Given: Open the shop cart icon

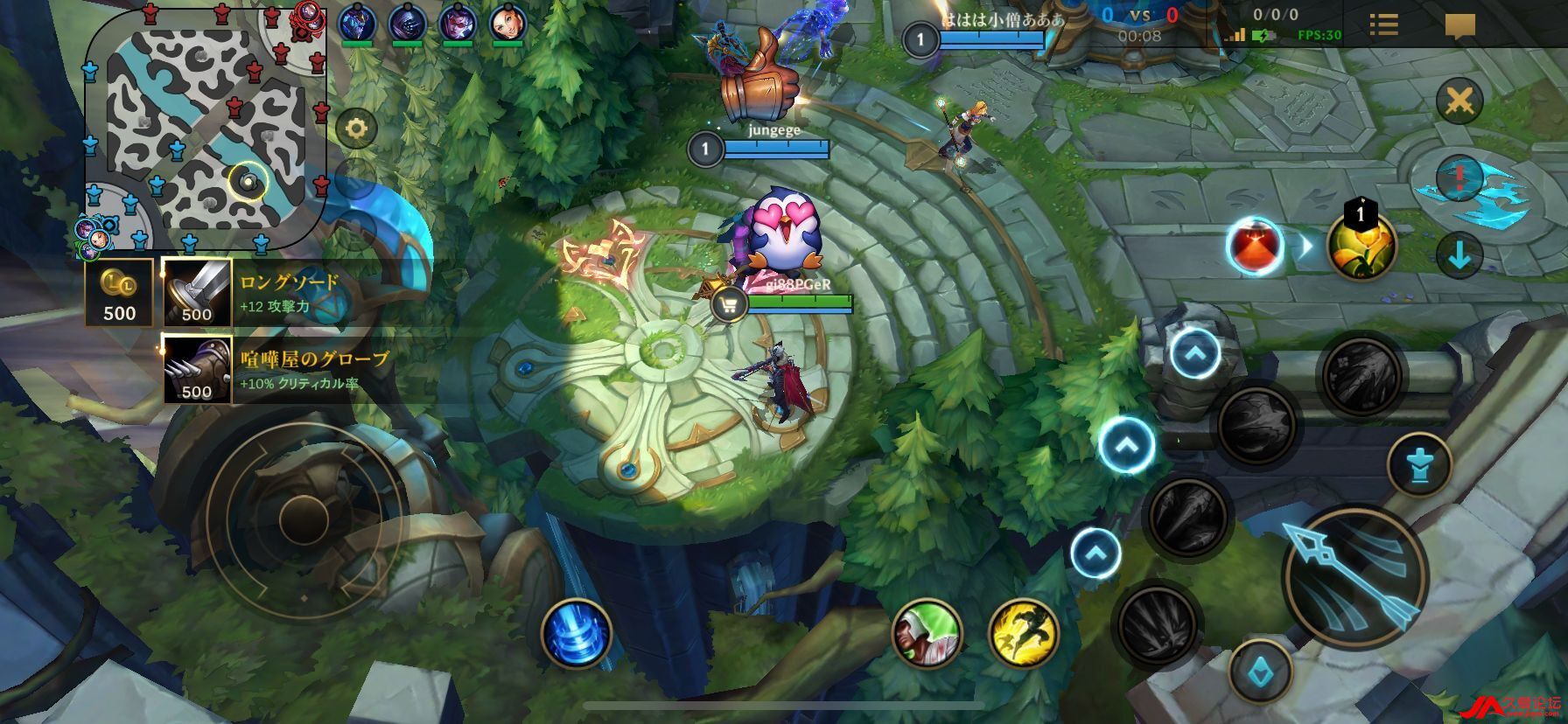Looking at the screenshot, I should pos(728,304).
